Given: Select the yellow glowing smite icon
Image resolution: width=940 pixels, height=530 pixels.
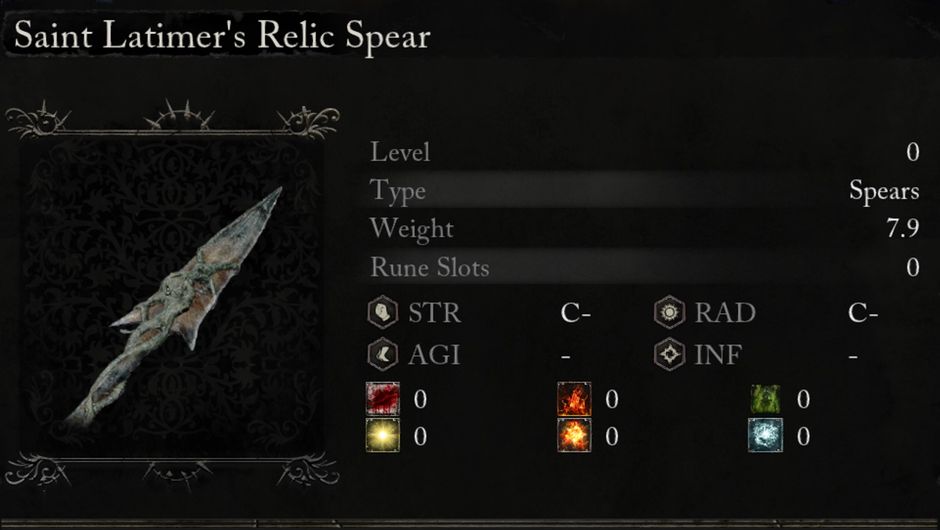Looking at the screenshot, I should [x=383, y=436].
